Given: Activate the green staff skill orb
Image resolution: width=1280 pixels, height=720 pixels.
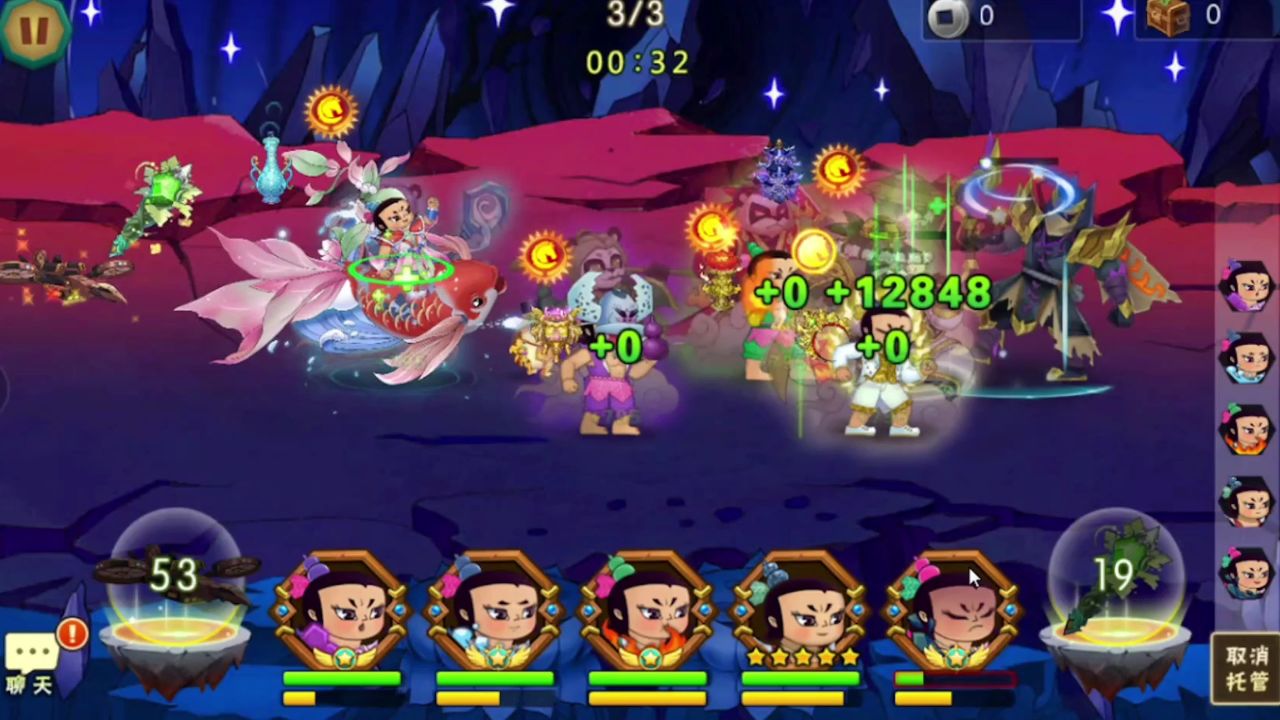Looking at the screenshot, I should pyautogui.click(x=1115, y=590).
